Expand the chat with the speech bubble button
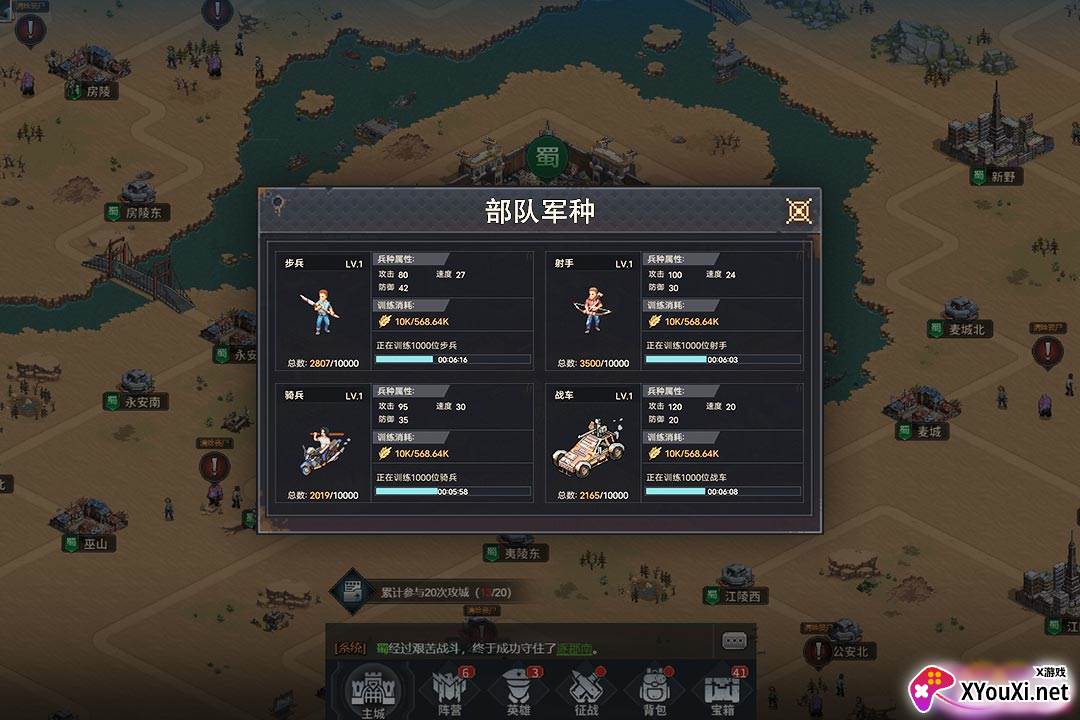Screen dimensions: 1080x720 pos(734,641)
